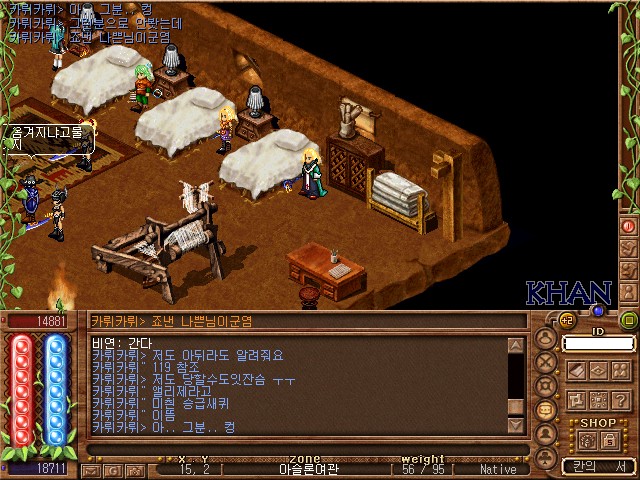The height and width of the screenshot is (480, 640).
Task: Open the help question mark button
Action: tap(618, 400)
